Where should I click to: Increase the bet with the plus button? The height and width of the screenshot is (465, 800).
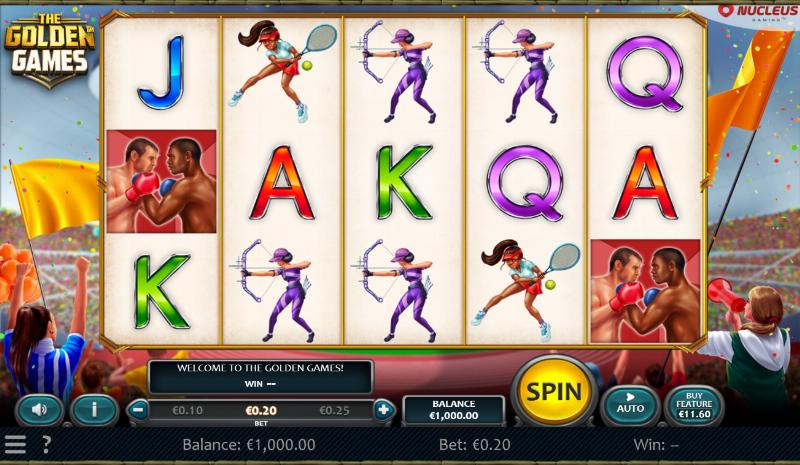[x=383, y=409]
